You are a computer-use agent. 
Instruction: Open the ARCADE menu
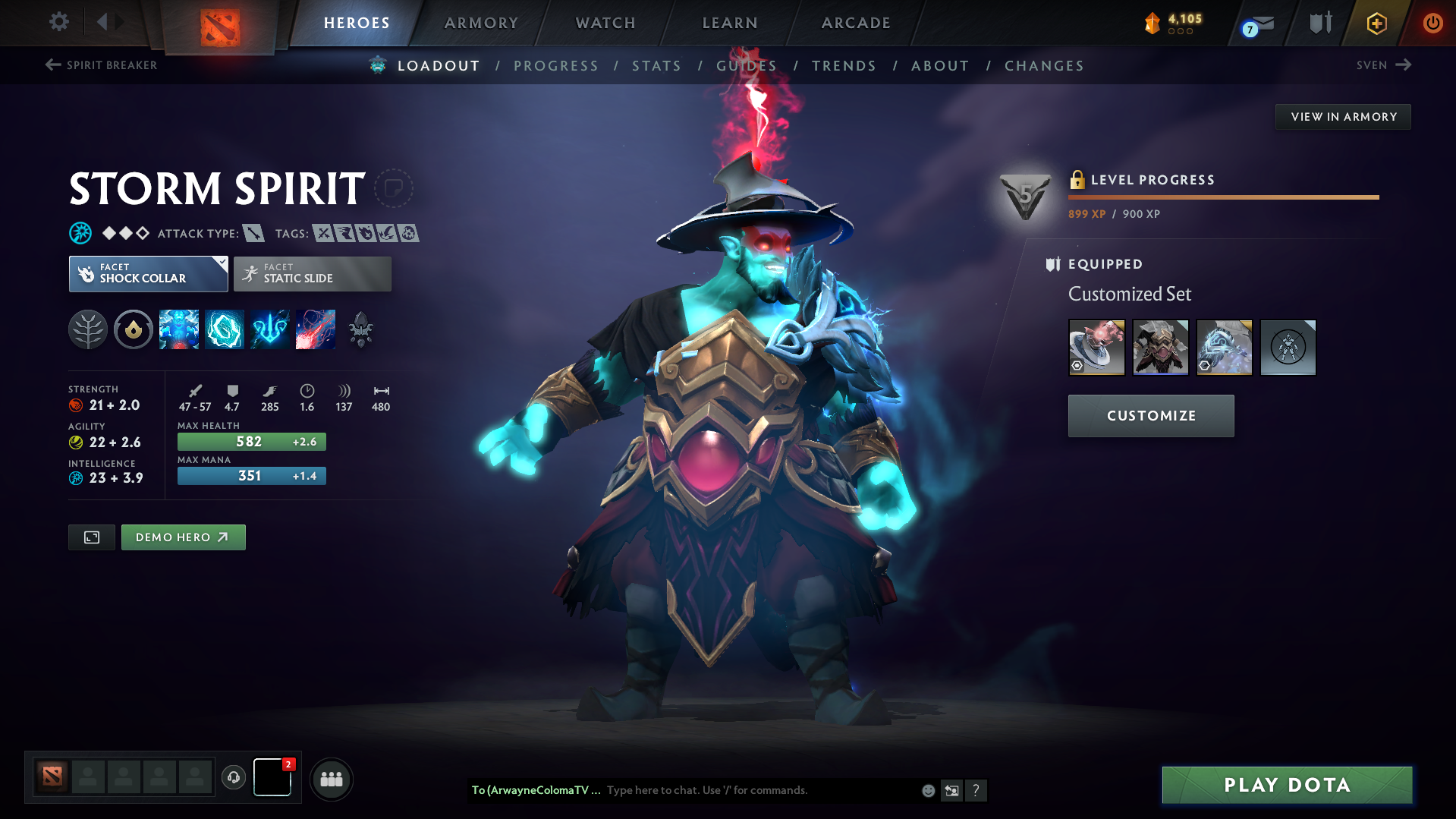point(855,23)
